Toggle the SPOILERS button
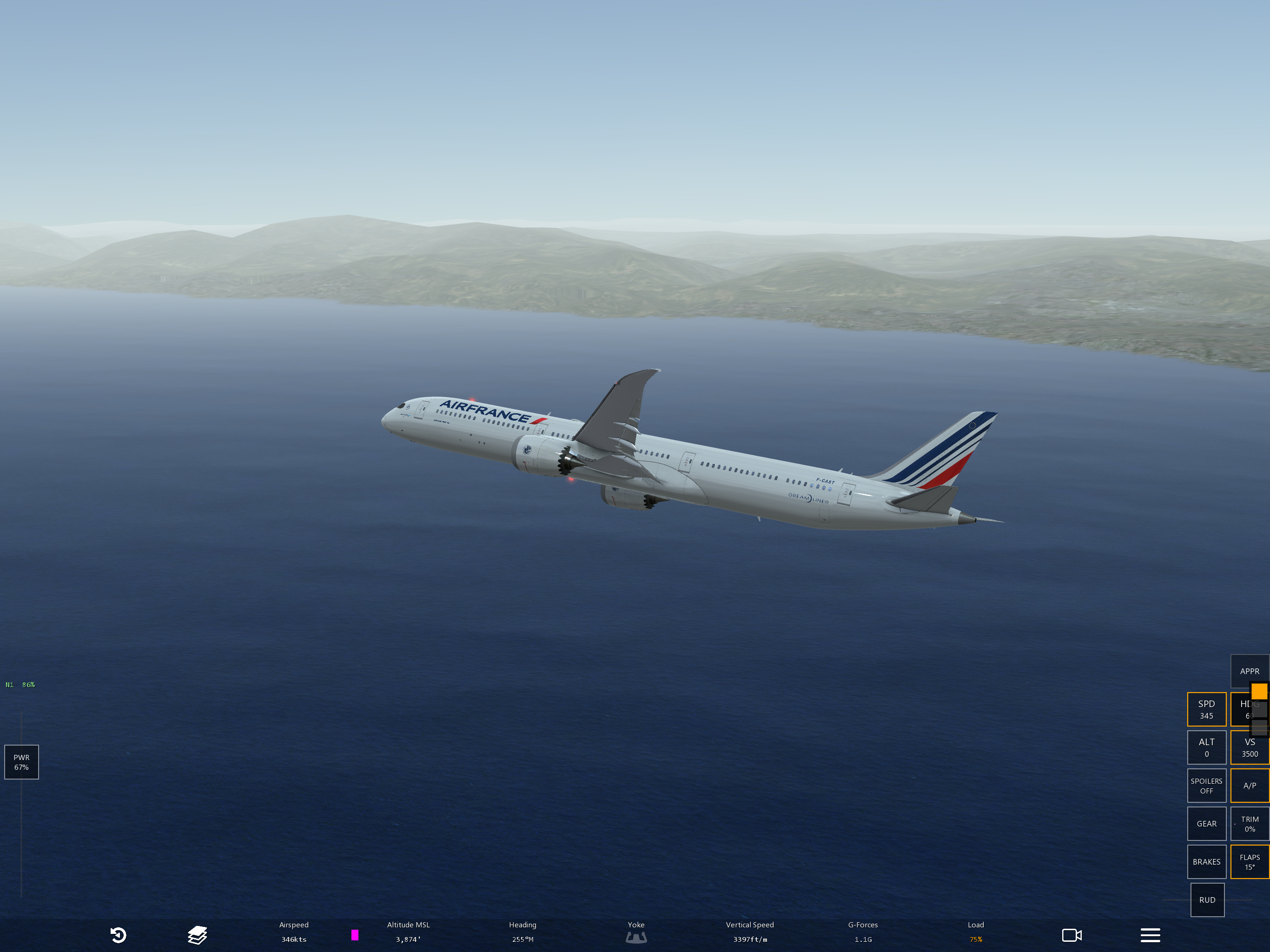The width and height of the screenshot is (1270, 952). pos(1206,786)
